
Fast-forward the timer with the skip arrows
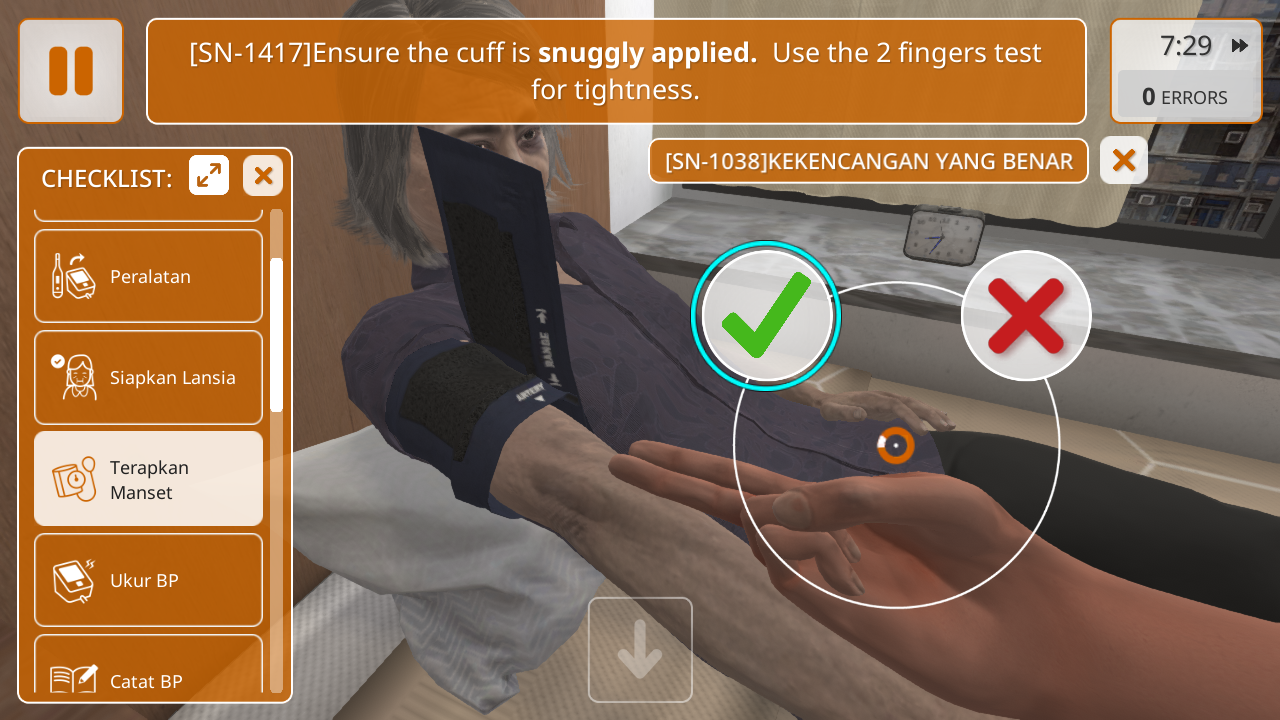[x=1240, y=46]
